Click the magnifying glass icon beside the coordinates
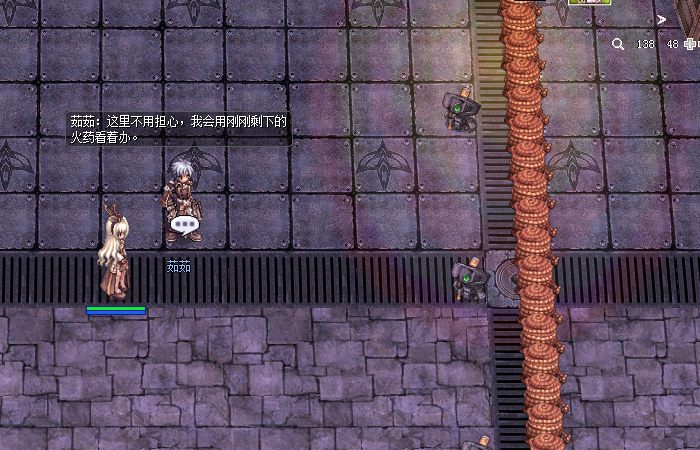The image size is (700, 450). point(618,44)
